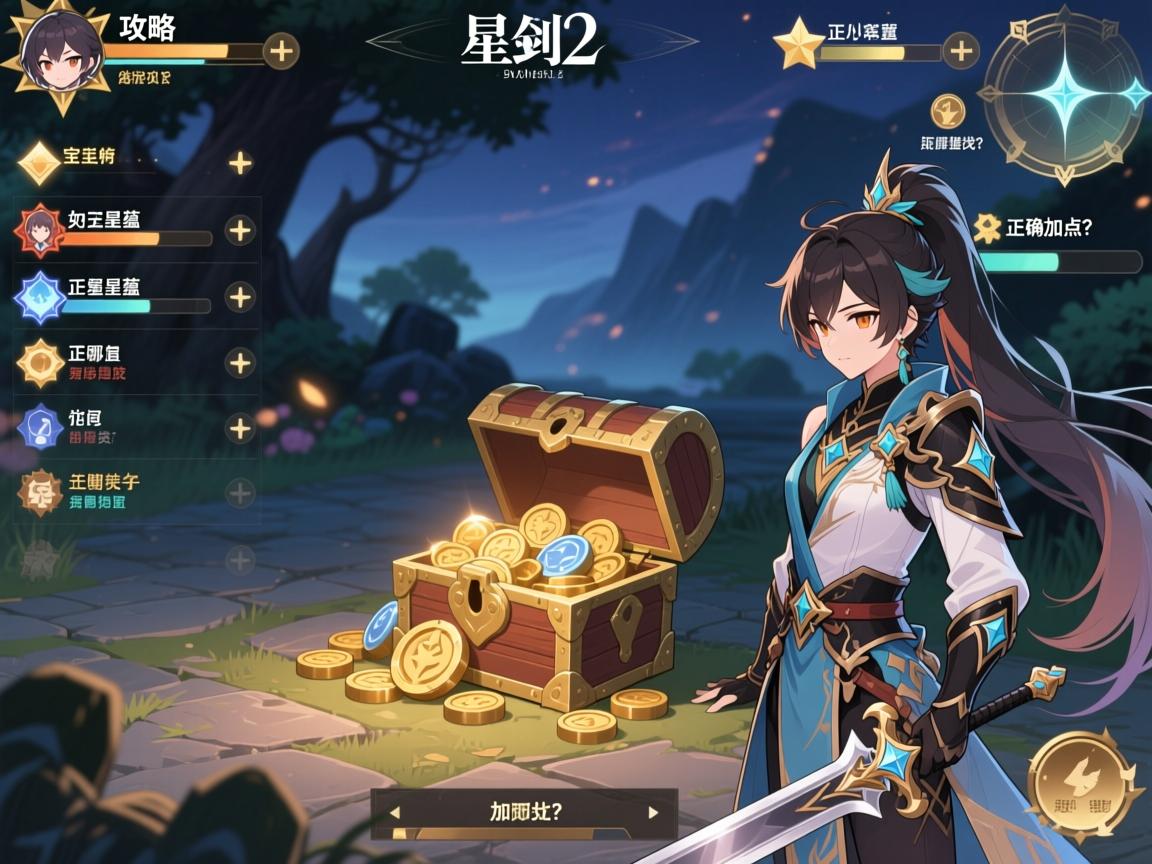Expand the blue crystal badge row

[x=240, y=297]
